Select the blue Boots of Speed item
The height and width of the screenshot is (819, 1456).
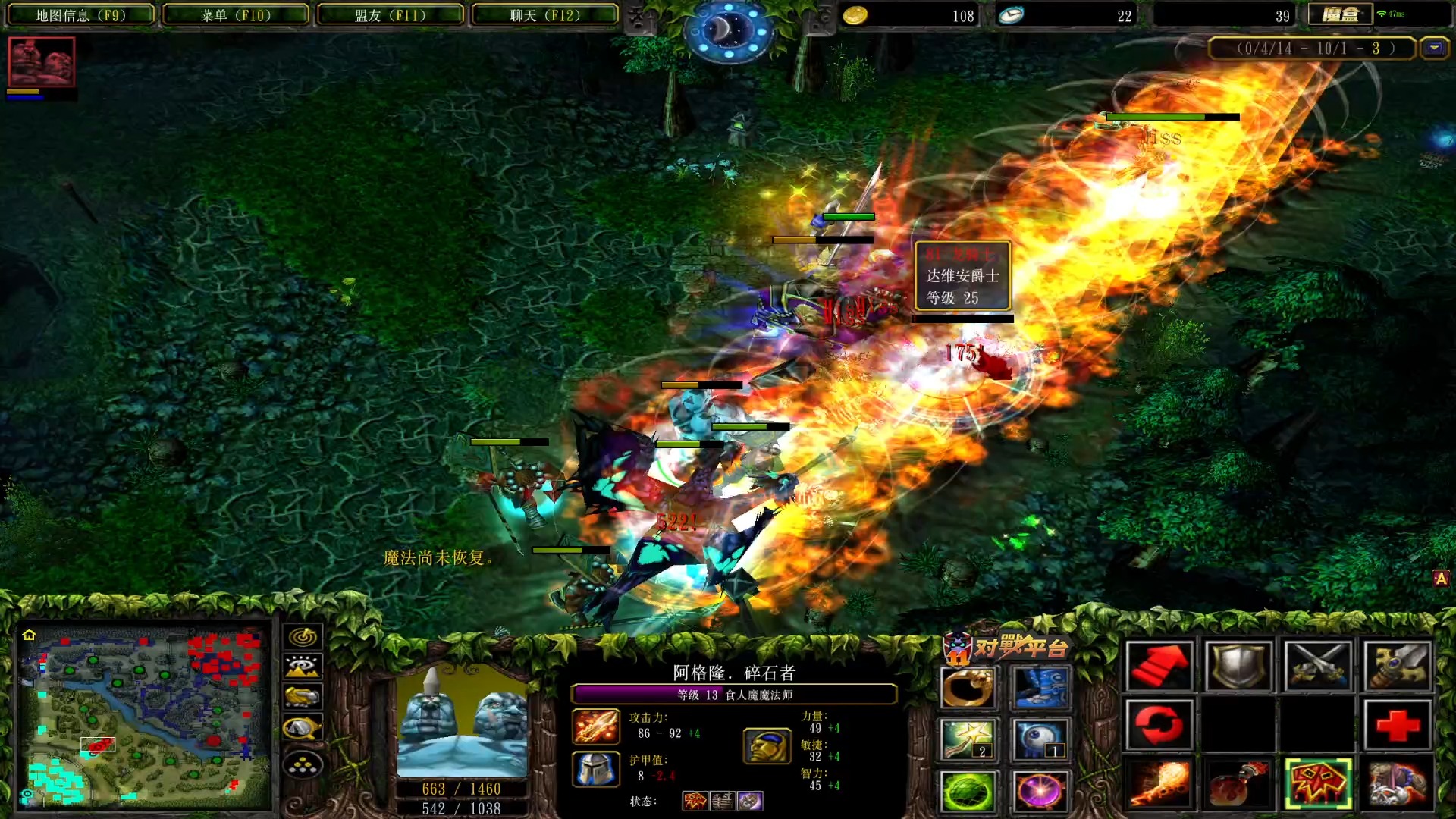coord(1043,686)
